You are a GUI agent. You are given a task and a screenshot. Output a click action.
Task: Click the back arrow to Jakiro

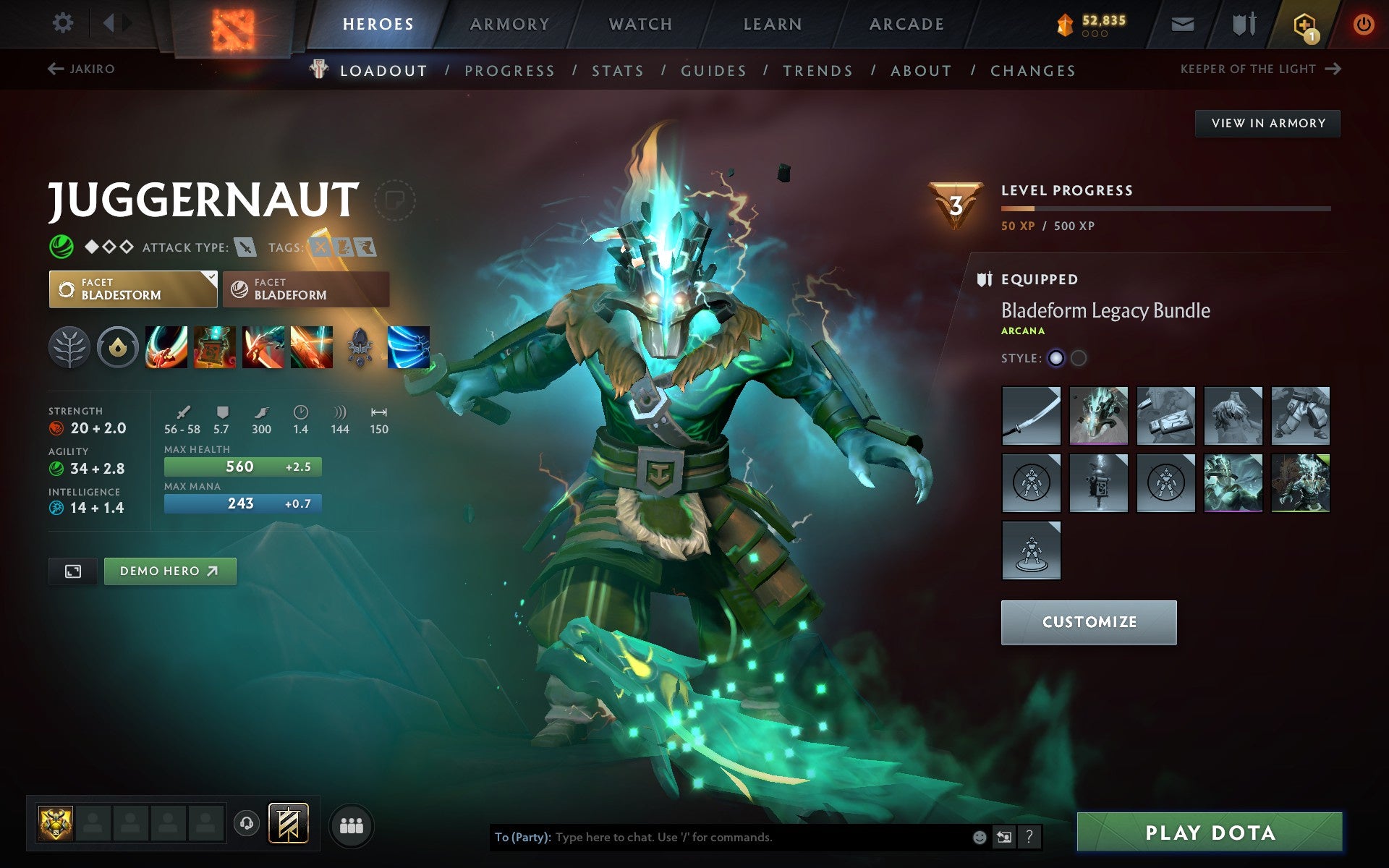pyautogui.click(x=55, y=68)
